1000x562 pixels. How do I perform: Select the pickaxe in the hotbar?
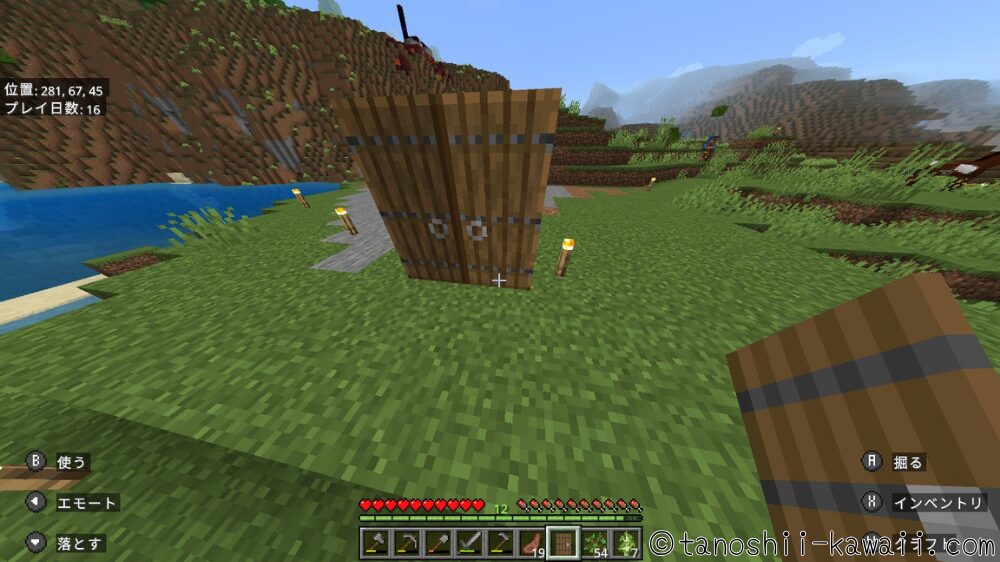click(x=406, y=543)
